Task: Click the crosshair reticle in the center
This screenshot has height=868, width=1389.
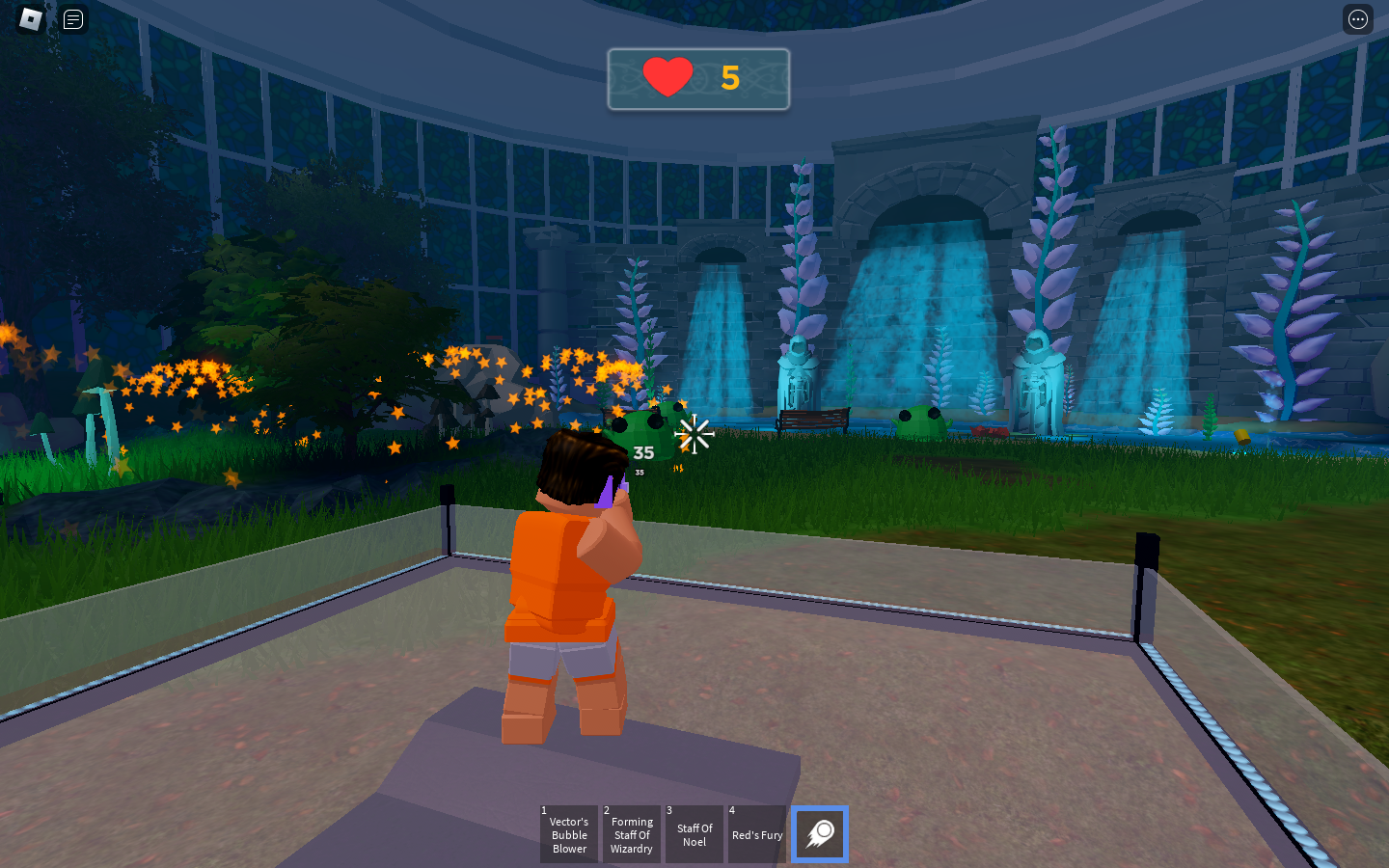Action: (695, 434)
